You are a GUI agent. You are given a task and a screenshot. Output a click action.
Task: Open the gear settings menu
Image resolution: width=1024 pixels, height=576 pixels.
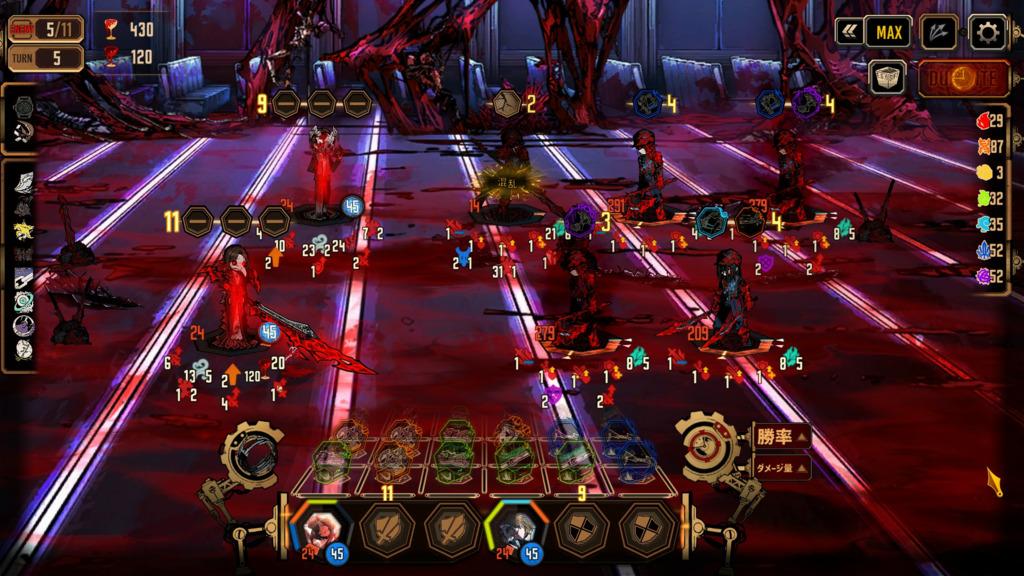tap(987, 33)
